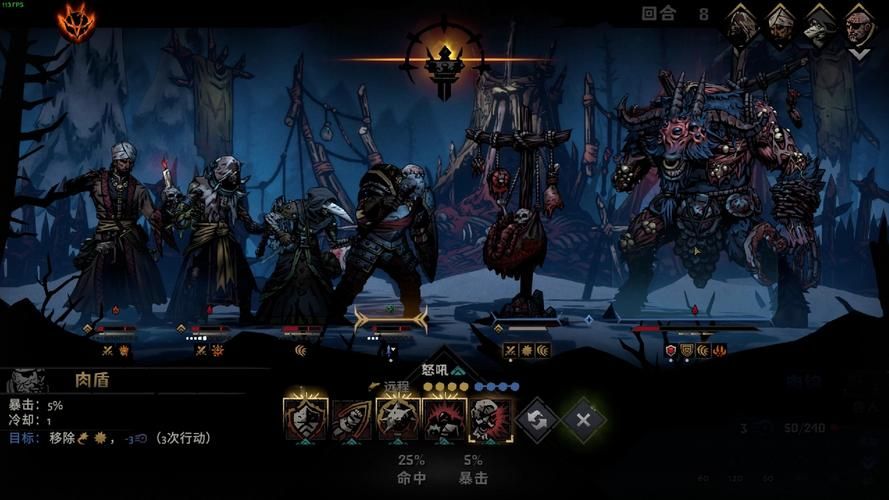889x500 pixels.
Task: Select the turbaned hero turn order portrait
Action: point(780,25)
